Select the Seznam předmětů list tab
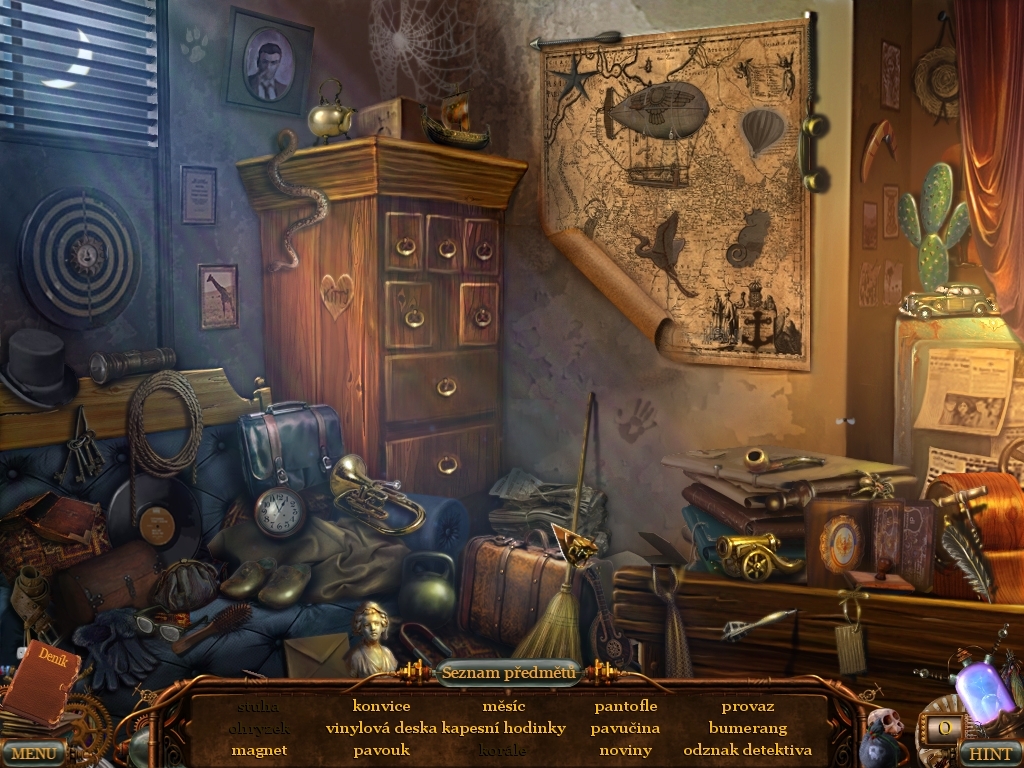Screen dimensions: 1024x768 click(x=509, y=672)
